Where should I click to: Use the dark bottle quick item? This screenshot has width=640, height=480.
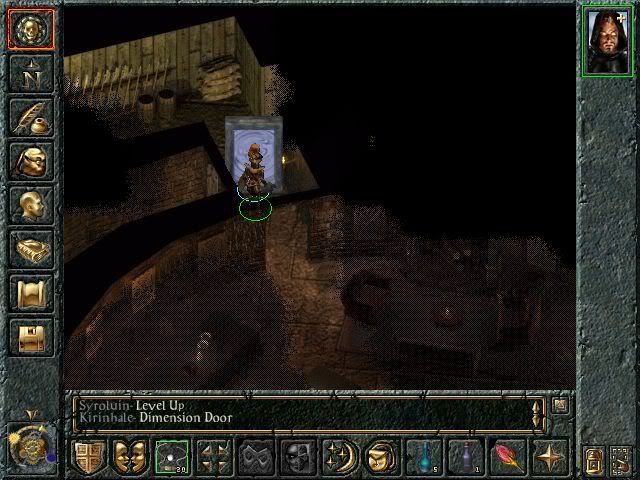[467, 457]
